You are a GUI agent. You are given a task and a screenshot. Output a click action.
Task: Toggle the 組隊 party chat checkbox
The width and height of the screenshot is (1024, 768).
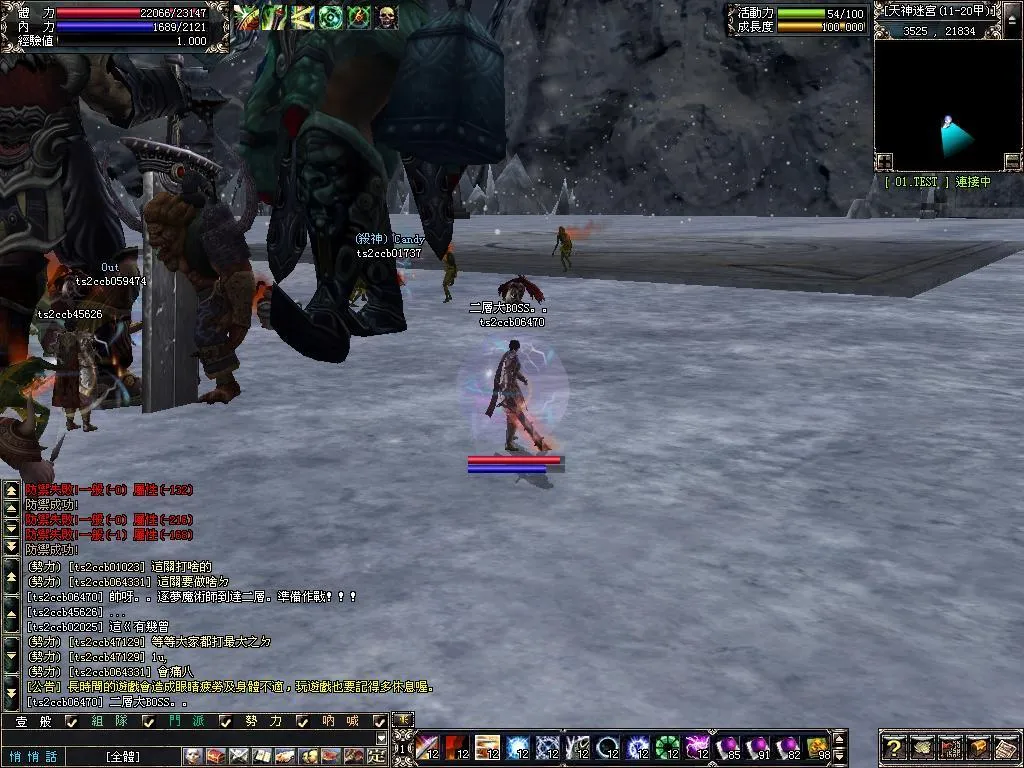[x=148, y=721]
